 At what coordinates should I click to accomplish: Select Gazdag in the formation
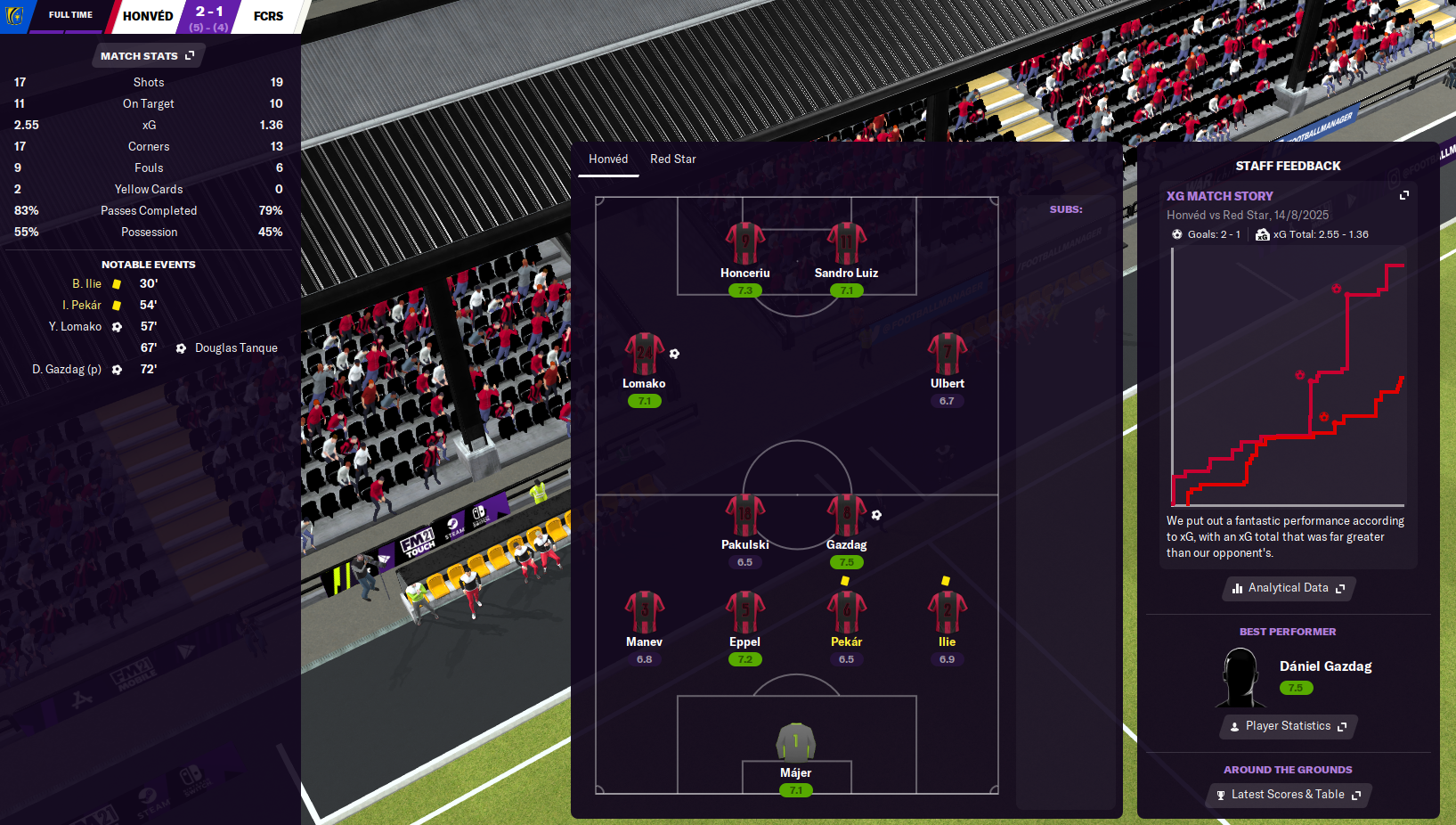point(846,517)
